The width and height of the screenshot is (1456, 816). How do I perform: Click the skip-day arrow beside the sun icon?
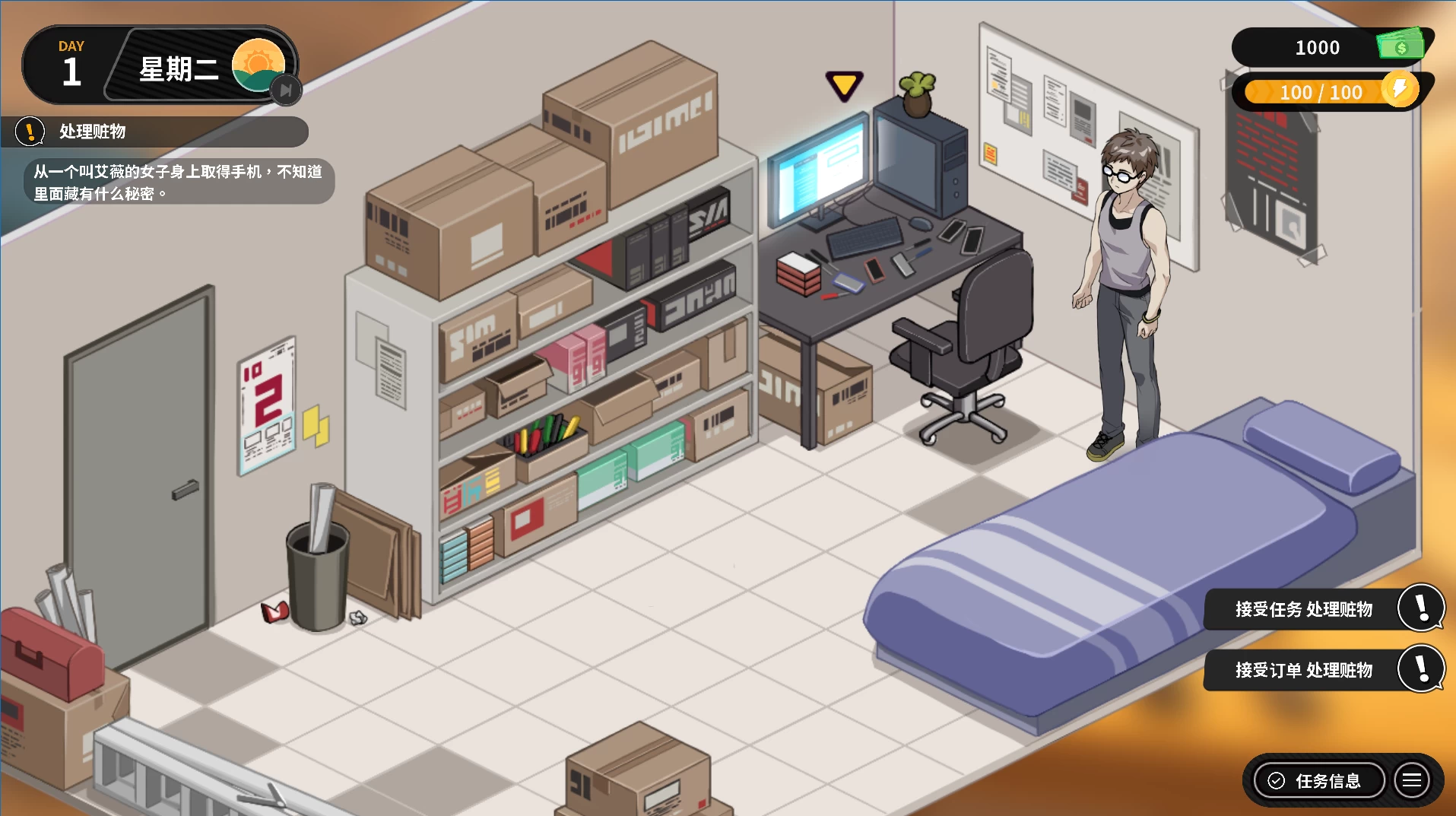(x=286, y=90)
